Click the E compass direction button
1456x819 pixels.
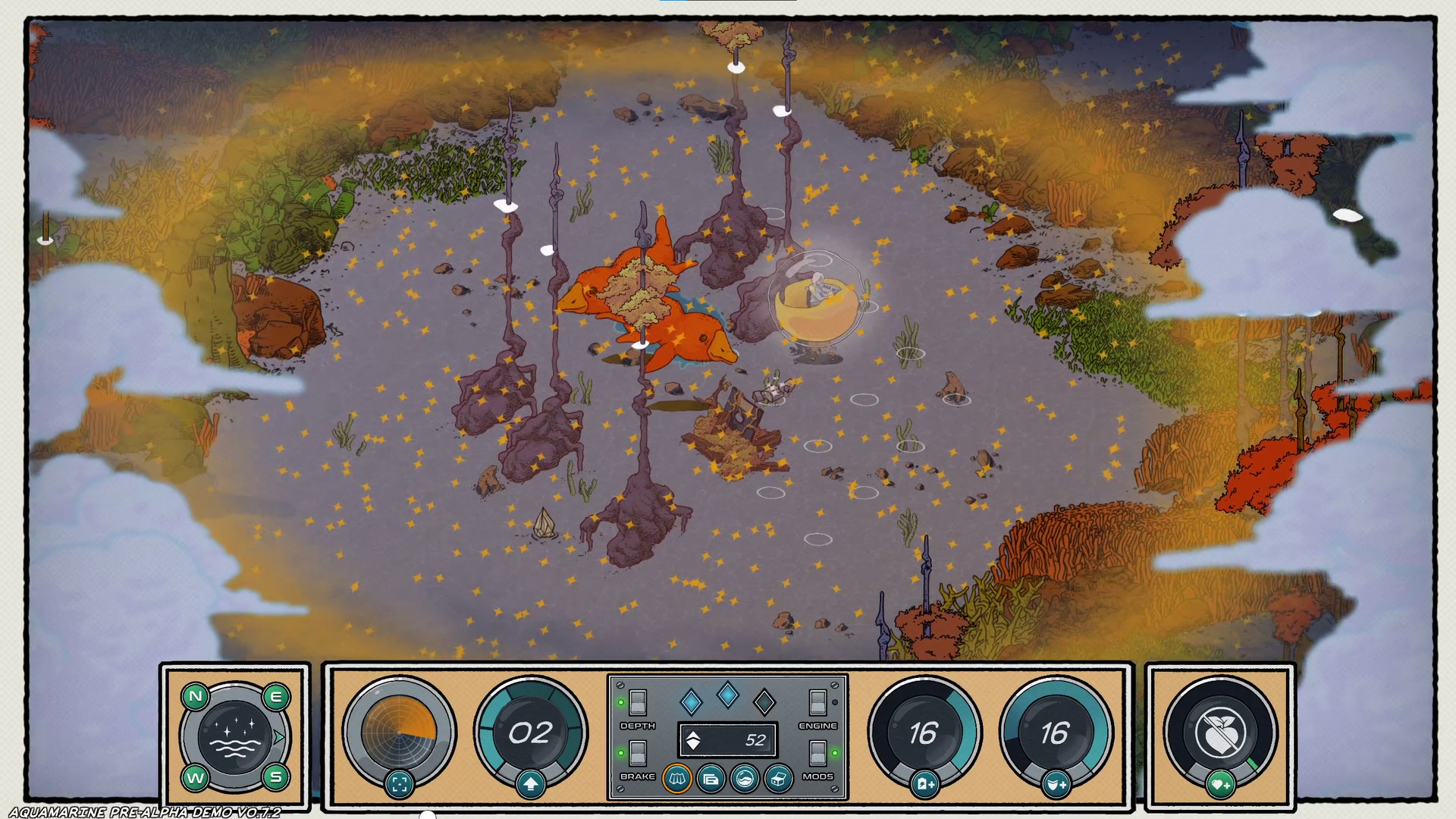[x=276, y=696]
